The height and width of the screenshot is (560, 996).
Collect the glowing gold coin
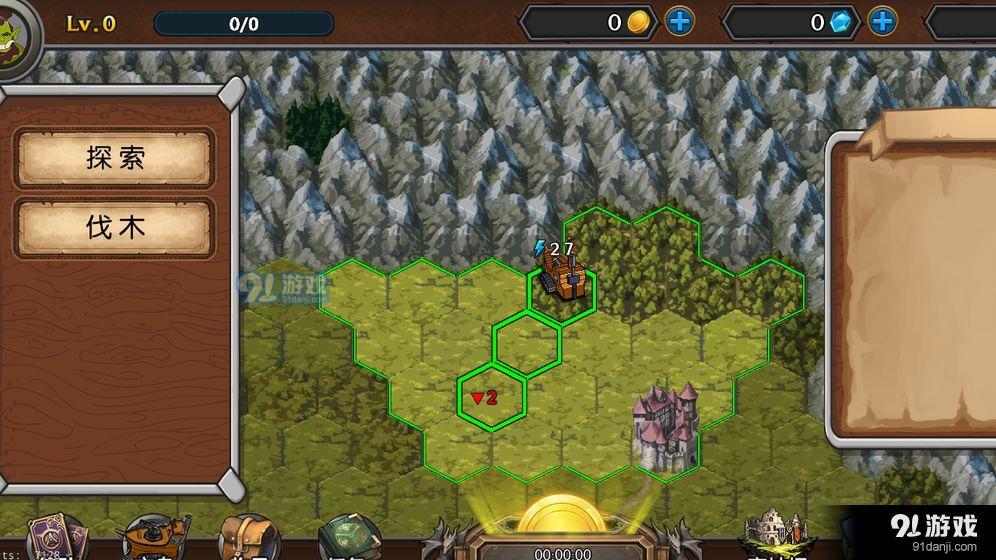tap(561, 516)
